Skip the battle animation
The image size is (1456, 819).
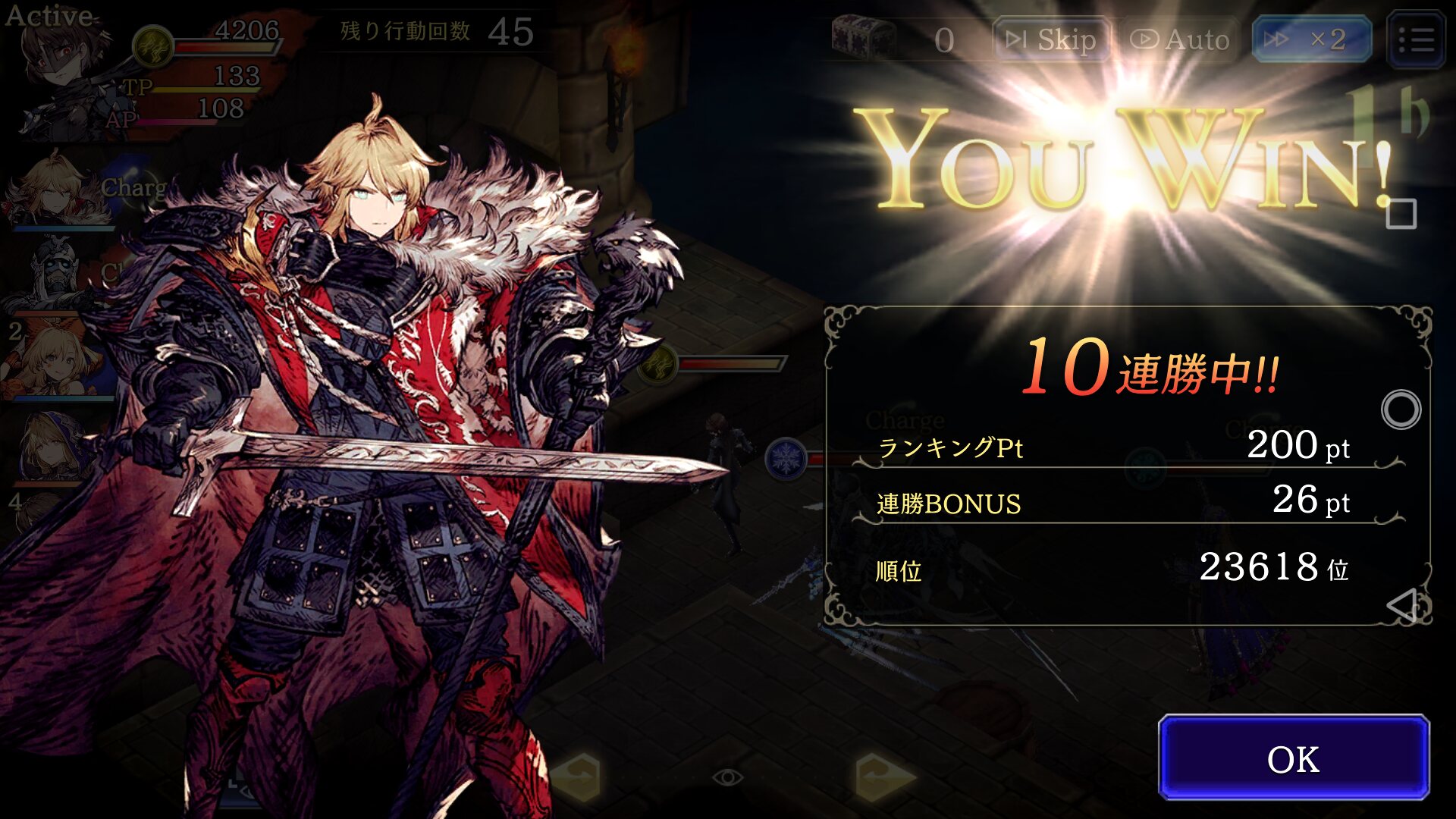click(x=1051, y=39)
